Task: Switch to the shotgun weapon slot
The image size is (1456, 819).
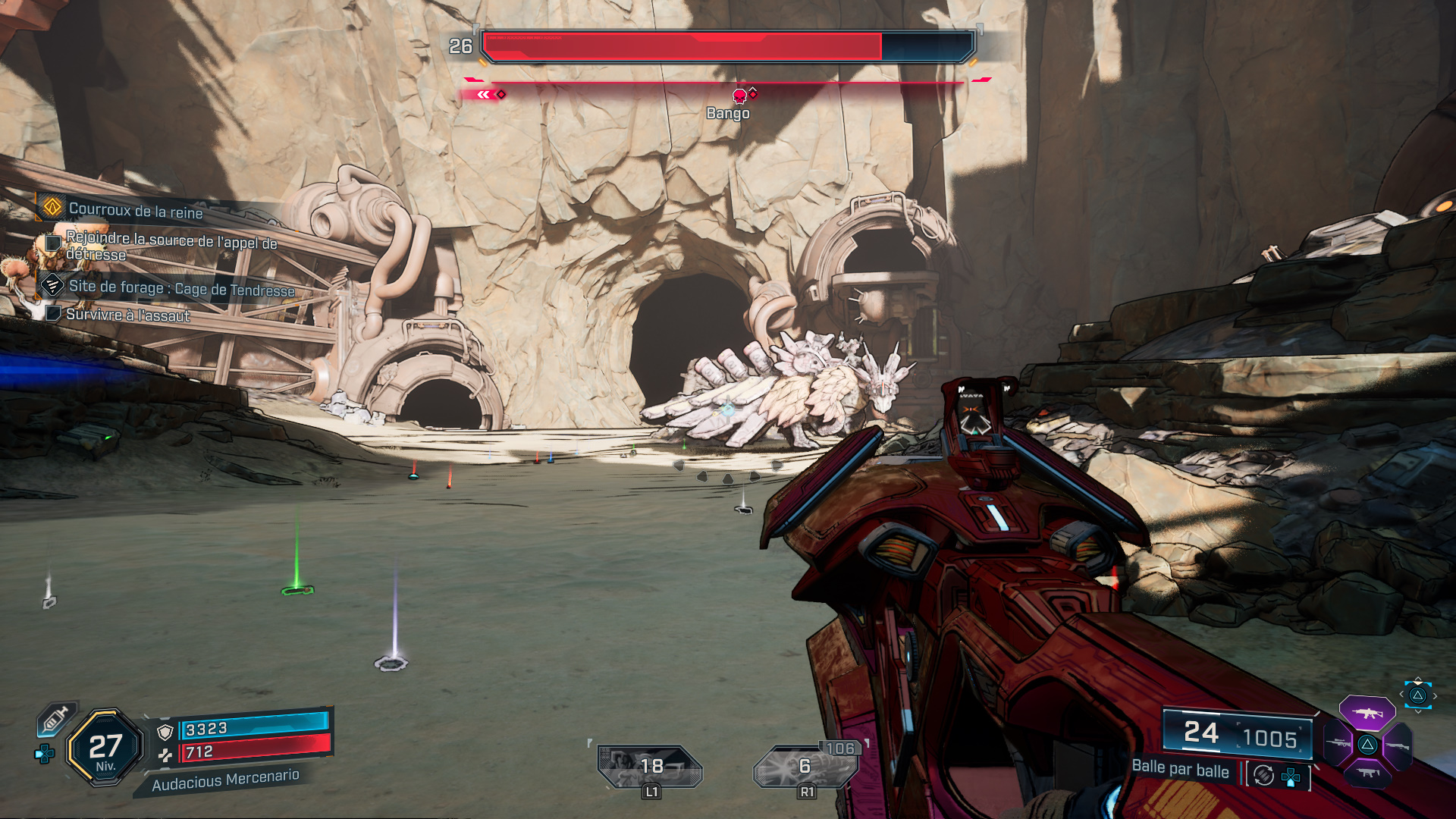Action: [1398, 746]
